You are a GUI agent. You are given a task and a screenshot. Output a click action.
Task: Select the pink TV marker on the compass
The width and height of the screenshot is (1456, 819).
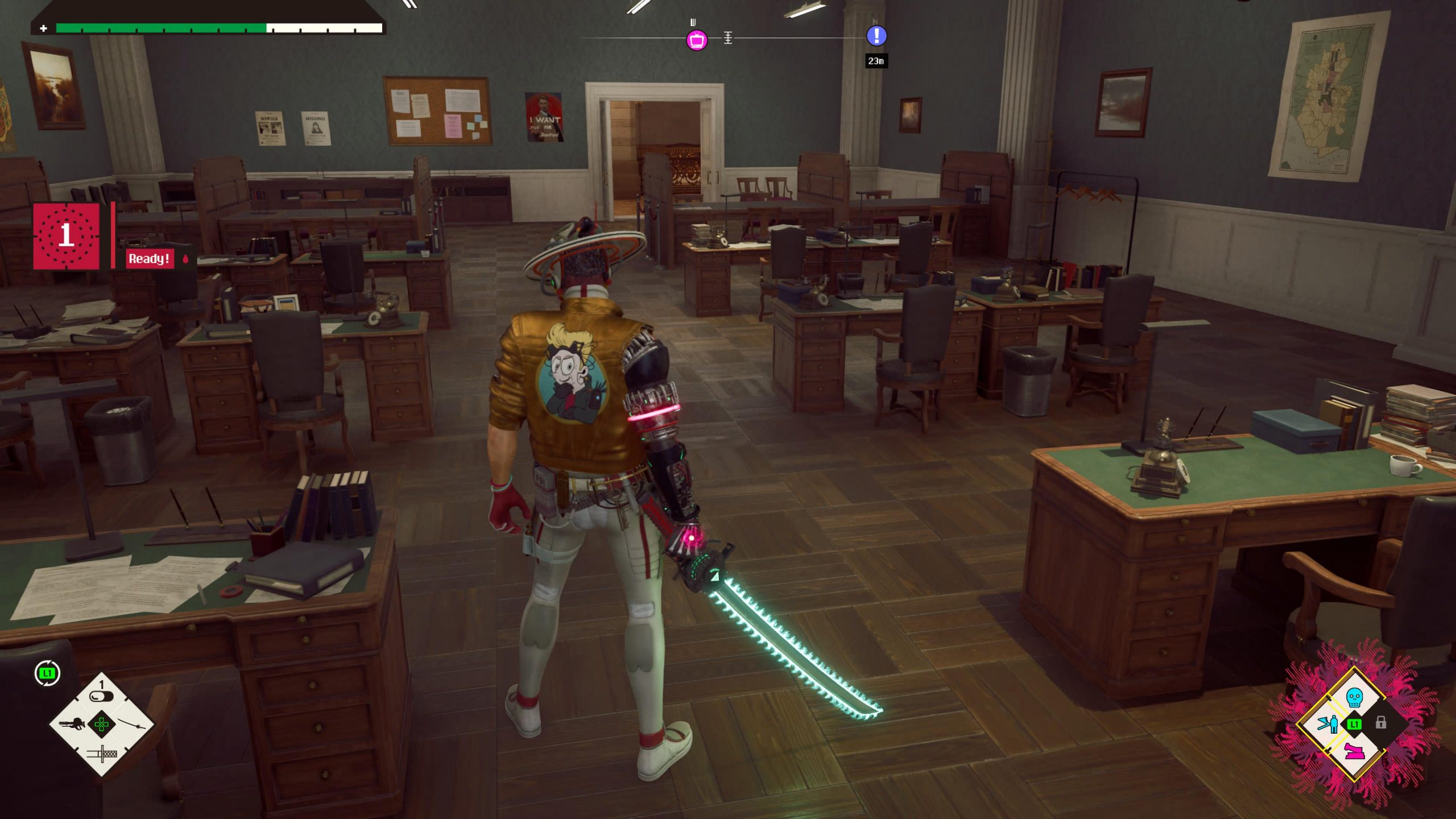click(697, 40)
